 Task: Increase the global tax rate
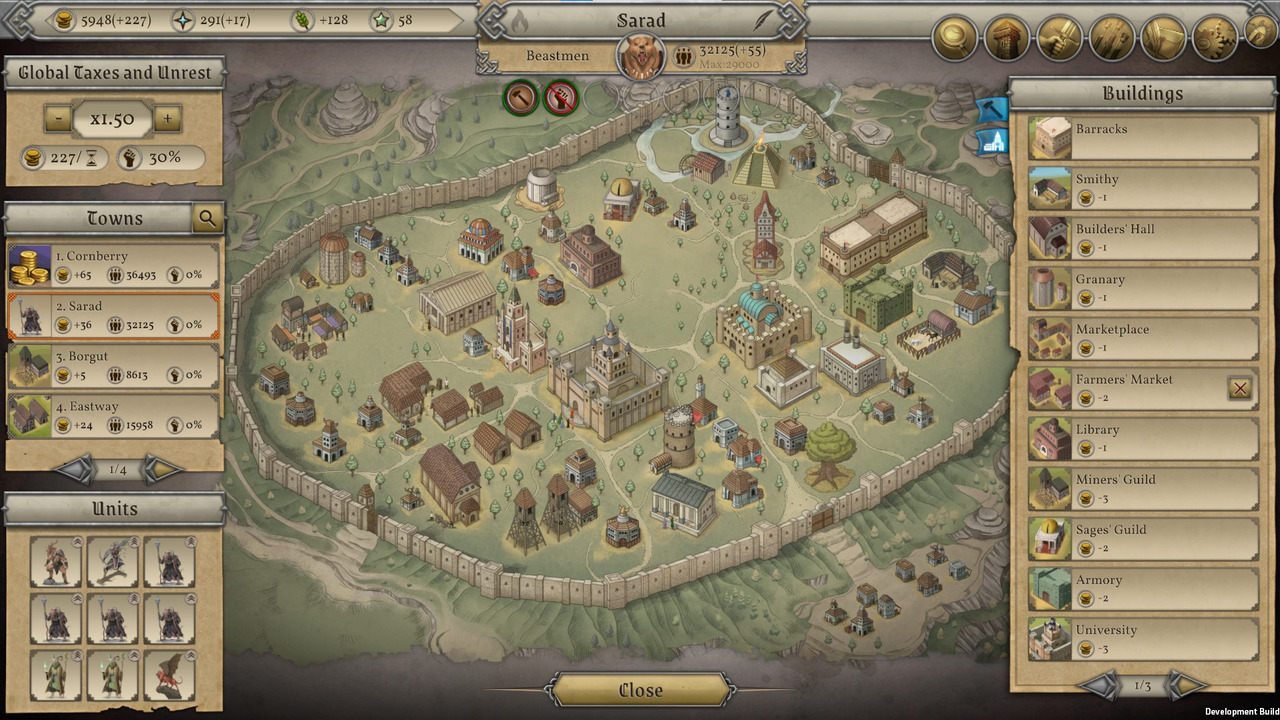167,119
